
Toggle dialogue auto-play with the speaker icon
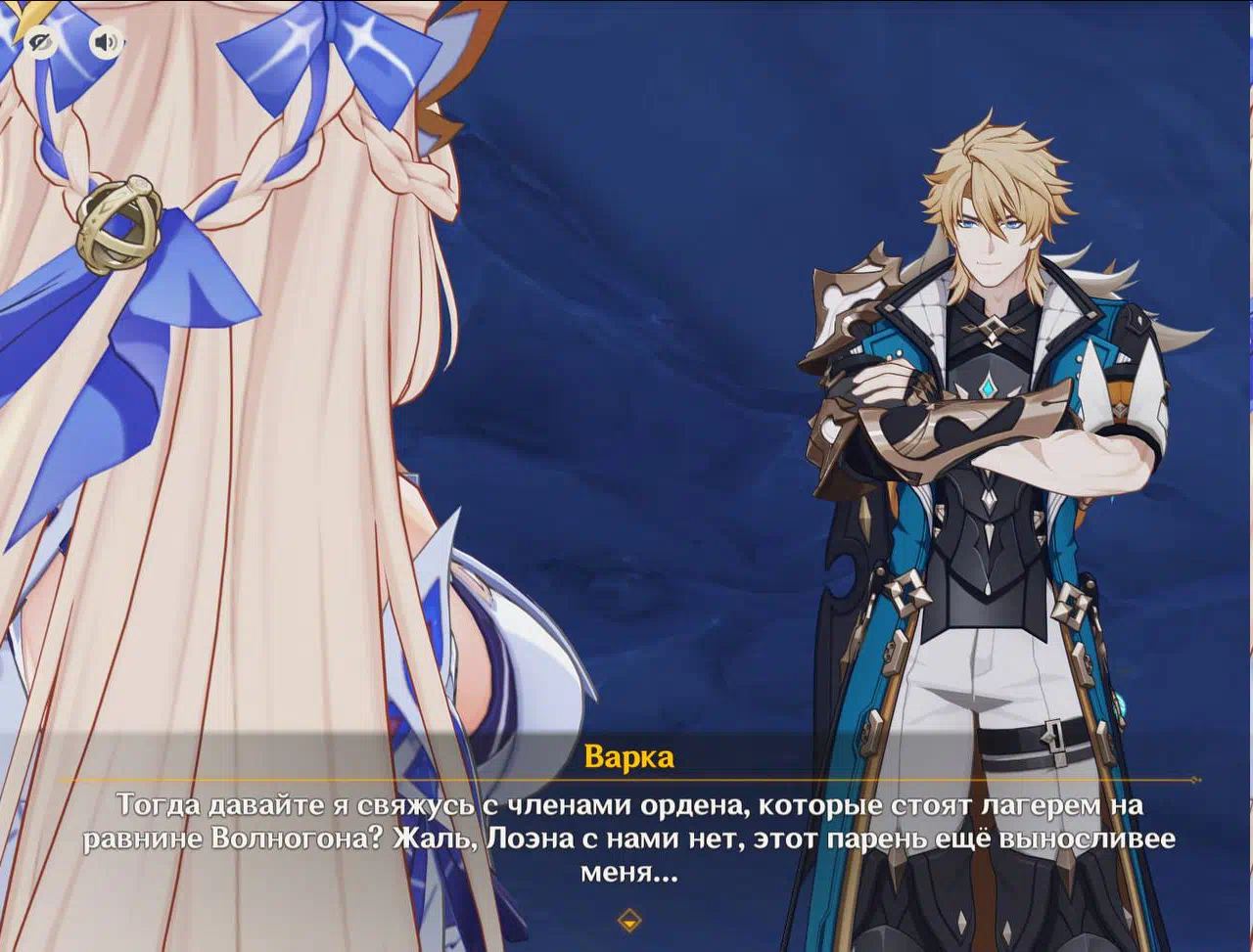click(x=107, y=42)
